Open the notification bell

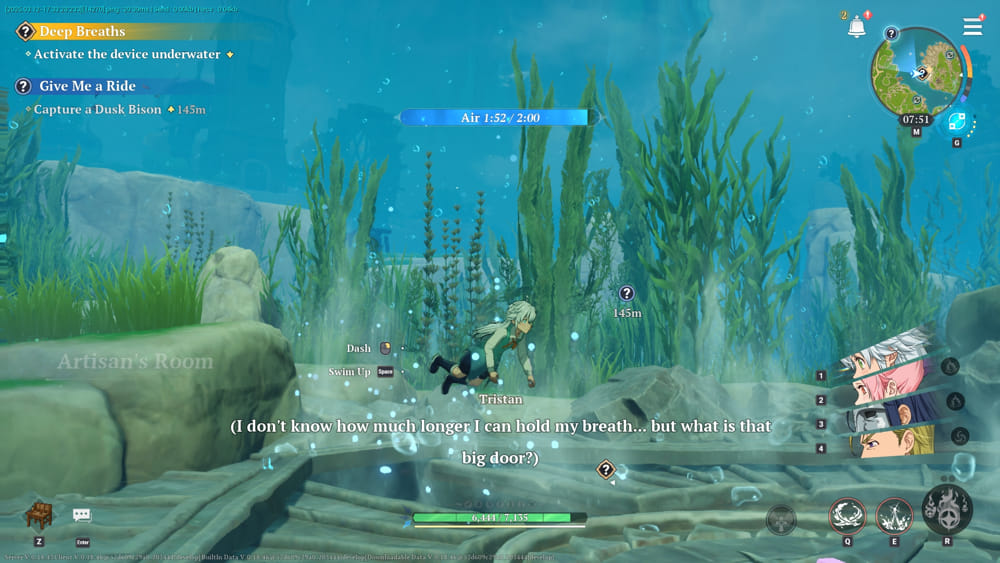(856, 28)
